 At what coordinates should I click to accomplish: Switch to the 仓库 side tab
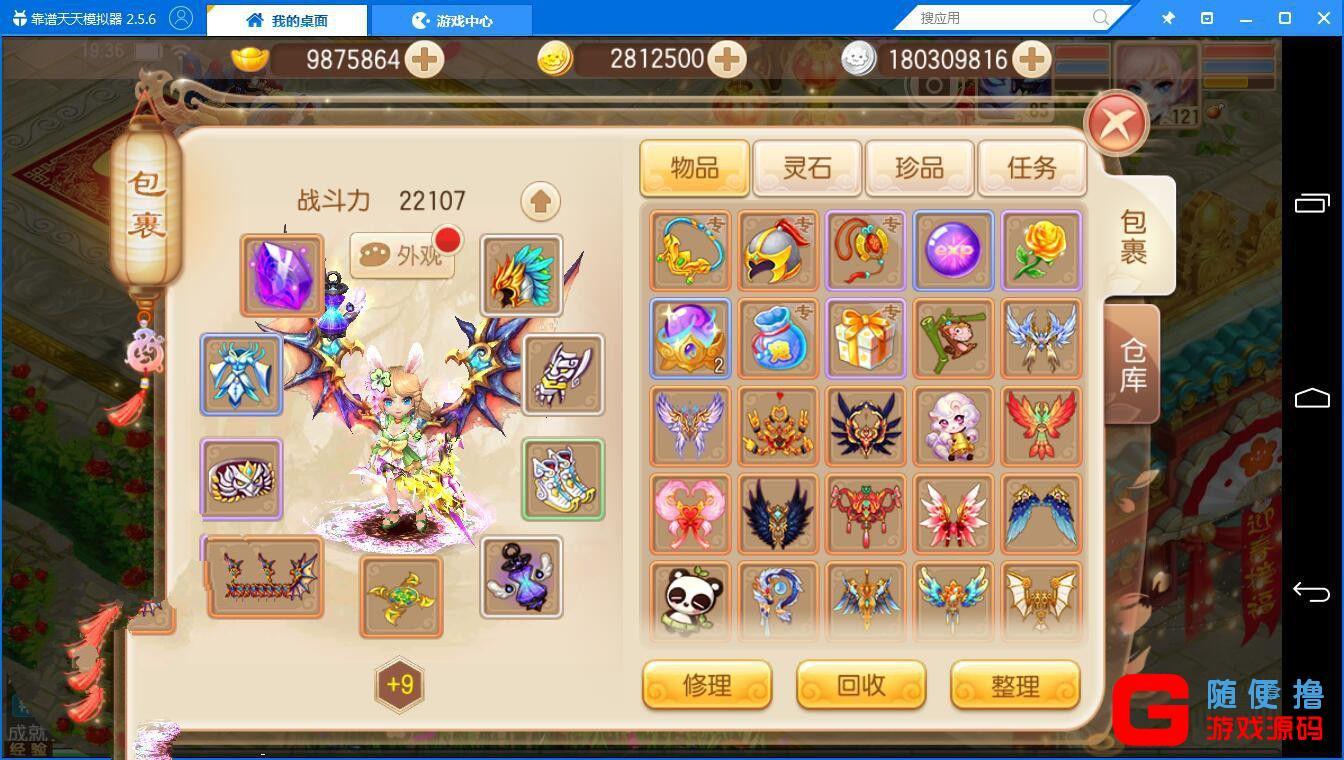click(x=1133, y=364)
